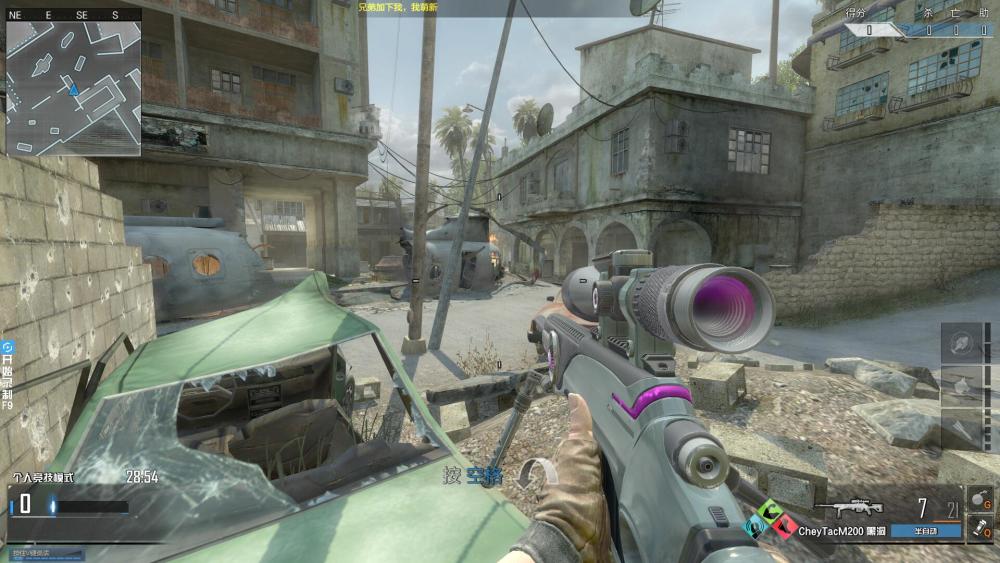
Task: Click the cyan diamond perk icon
Action: (756, 525)
